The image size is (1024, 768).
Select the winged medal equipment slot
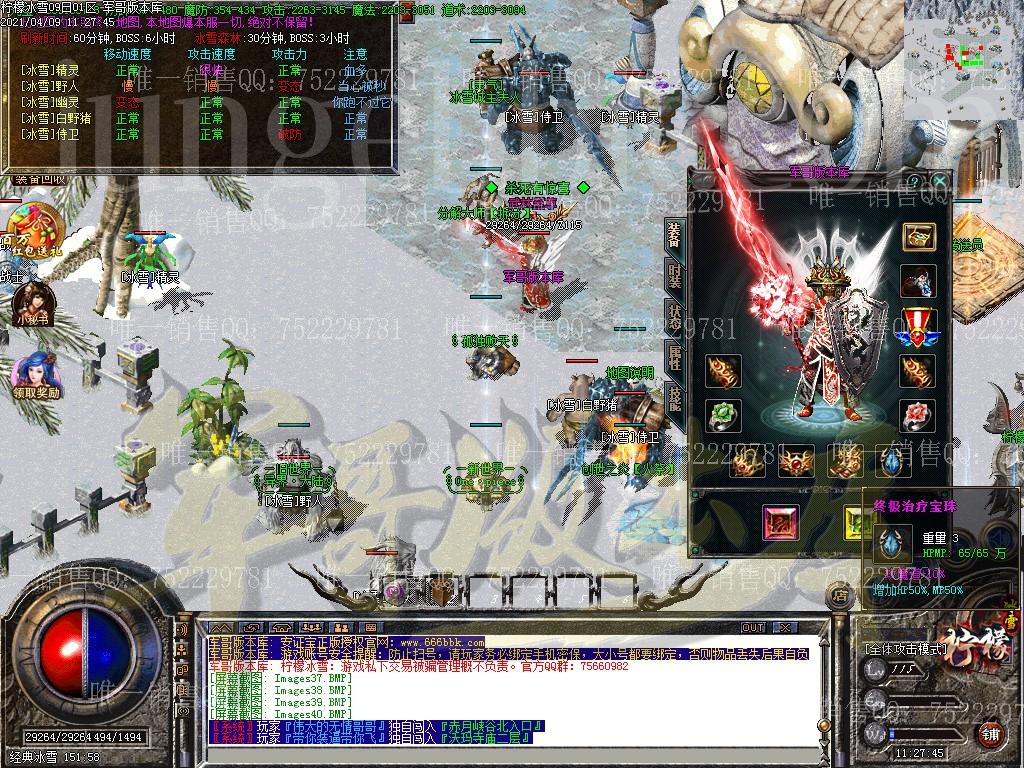pos(917,327)
